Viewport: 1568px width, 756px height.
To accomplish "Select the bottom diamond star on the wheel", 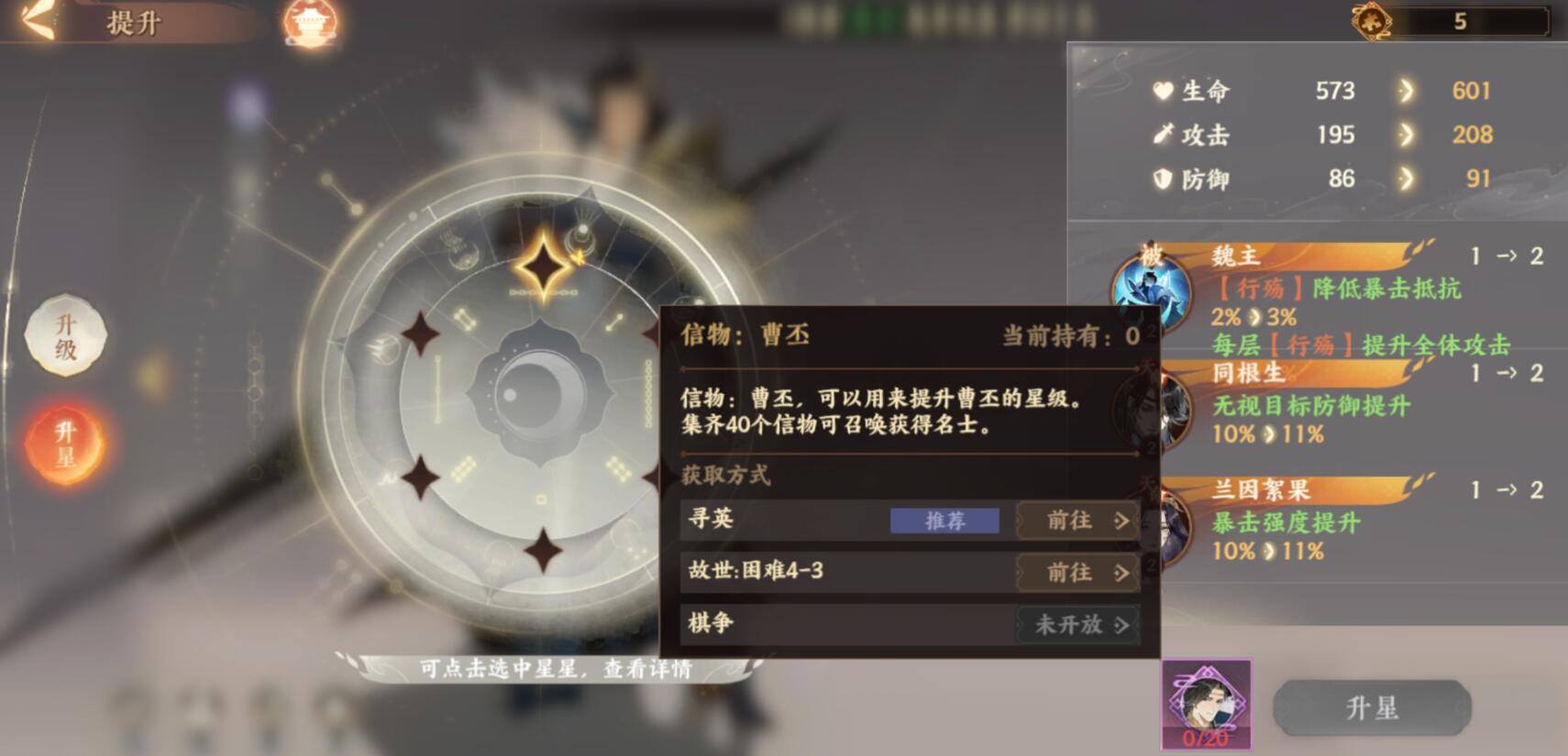I will (545, 550).
